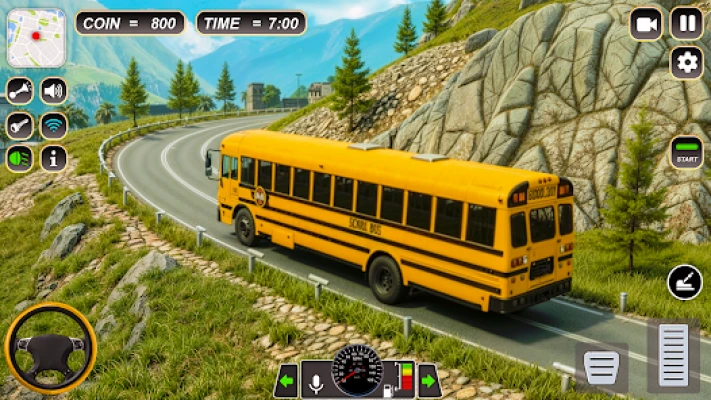This screenshot has height=400, width=711.
Task: Activate the round wiper button
Action: pos(685,282)
